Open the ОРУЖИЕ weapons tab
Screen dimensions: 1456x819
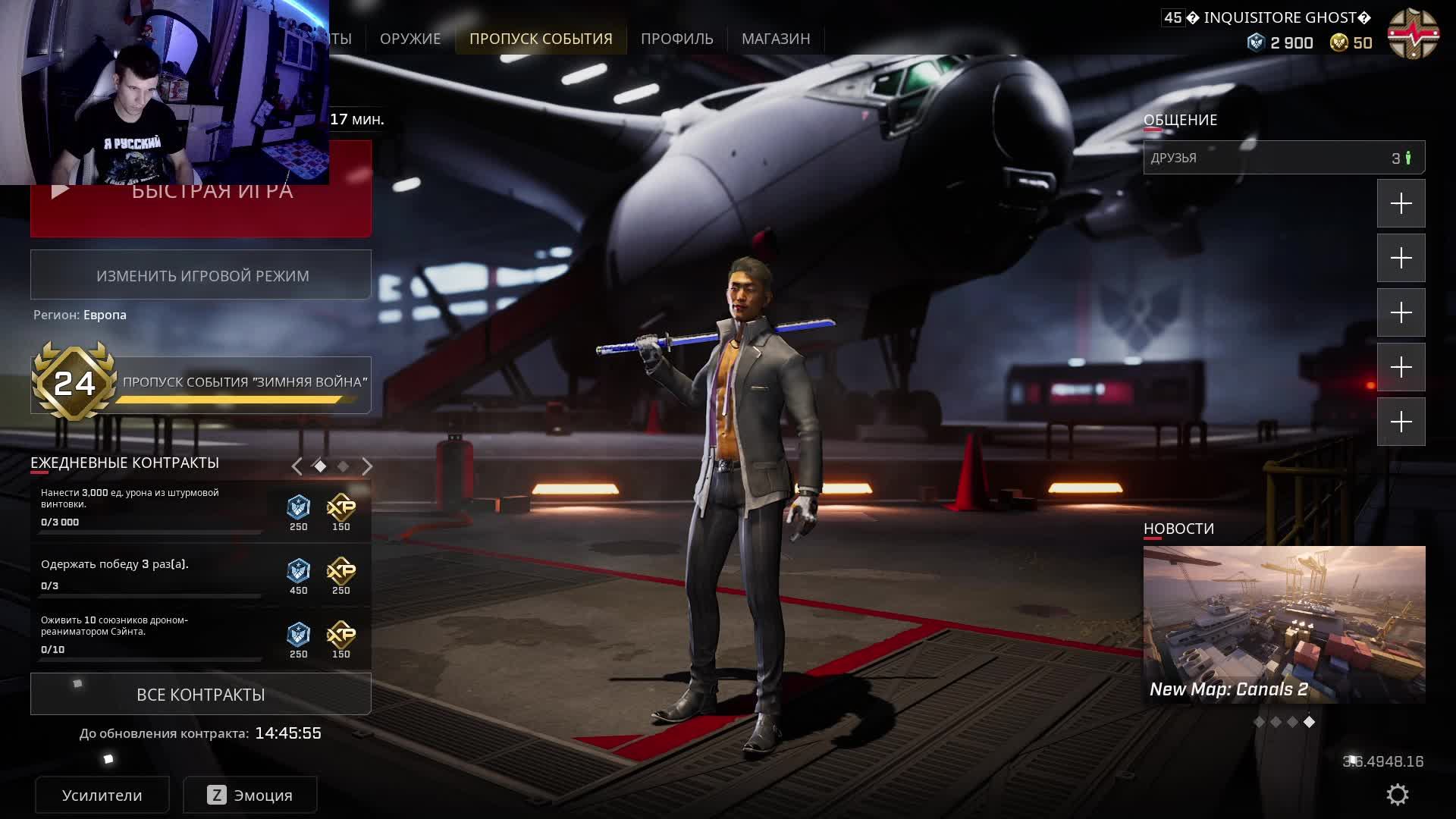409,39
